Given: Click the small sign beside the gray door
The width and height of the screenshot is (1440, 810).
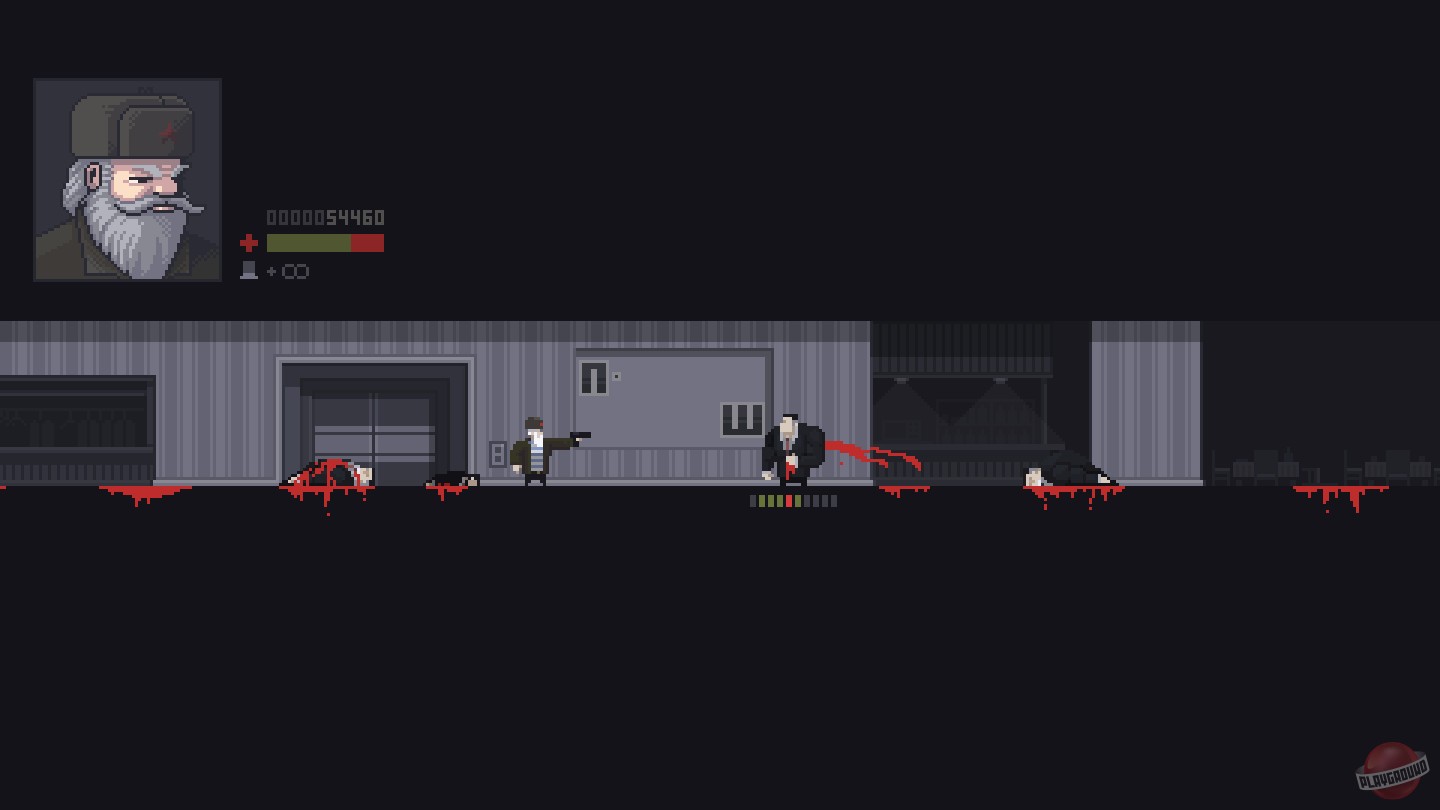Looking at the screenshot, I should 617,376.
